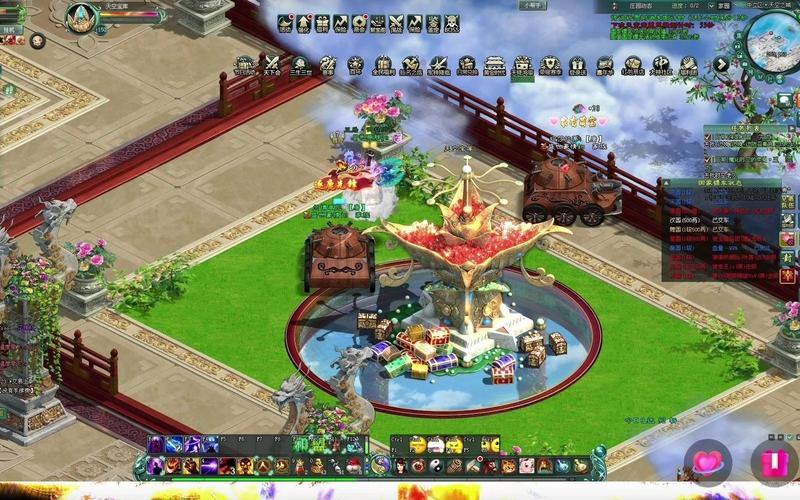800x500 pixels.
Task: Click the pink heart round button
Action: (707, 462)
